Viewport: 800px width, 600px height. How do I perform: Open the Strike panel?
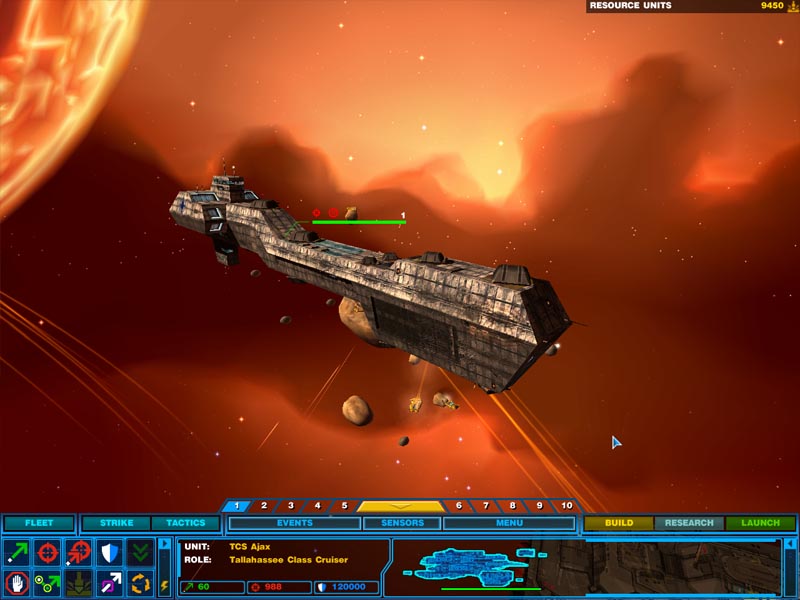click(116, 523)
